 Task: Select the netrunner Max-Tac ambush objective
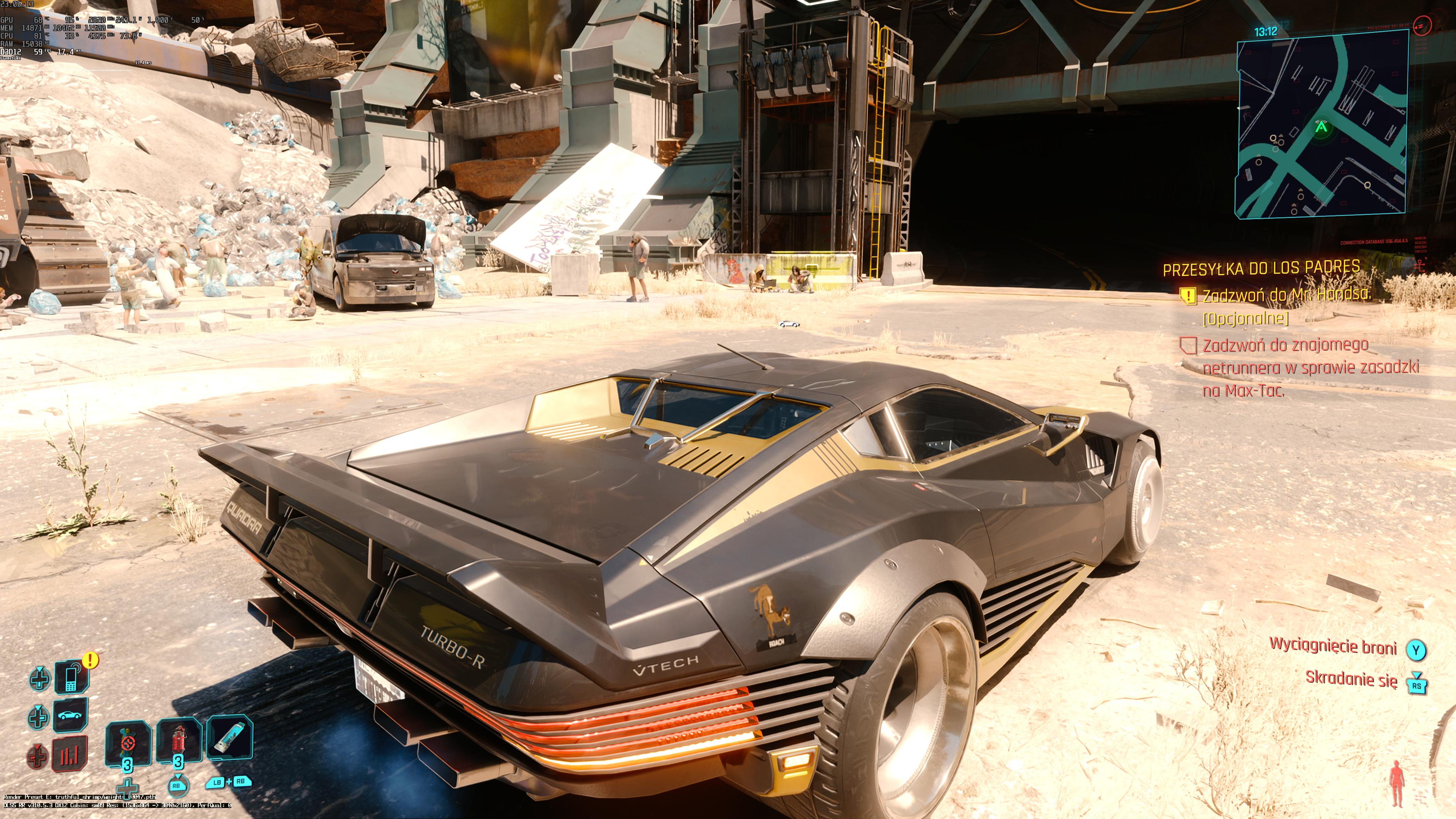pyautogui.click(x=1310, y=367)
